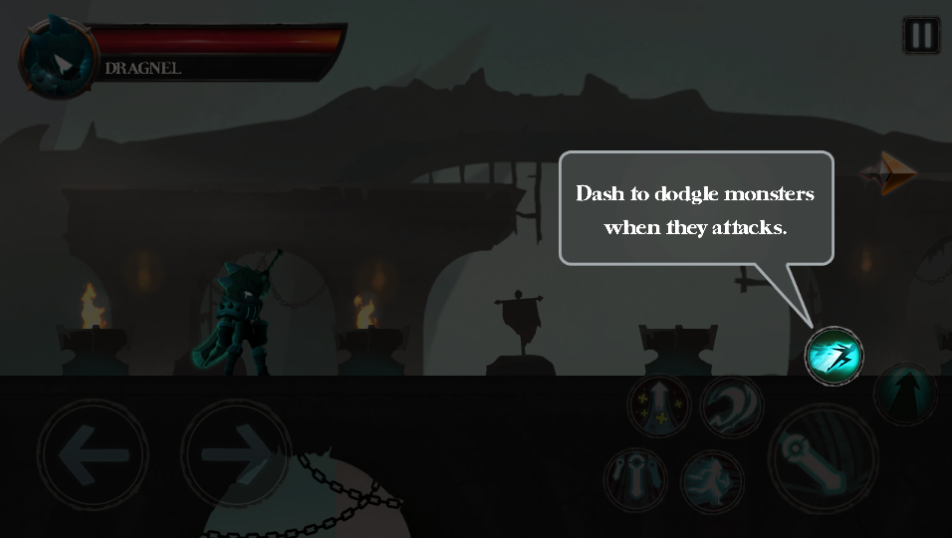Tap the jump up-arrow button
This screenshot has height=538, width=952.
(x=905, y=393)
